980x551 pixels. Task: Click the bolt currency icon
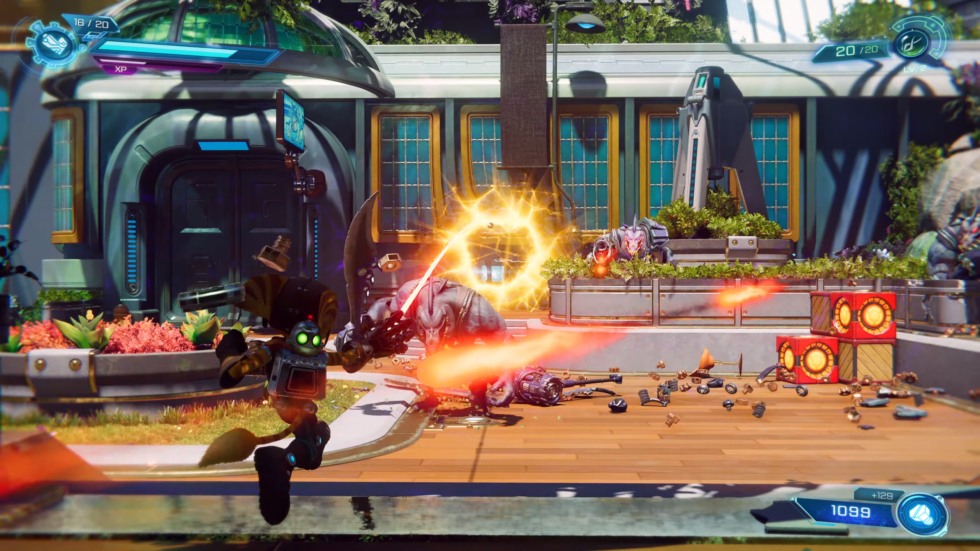(x=921, y=513)
